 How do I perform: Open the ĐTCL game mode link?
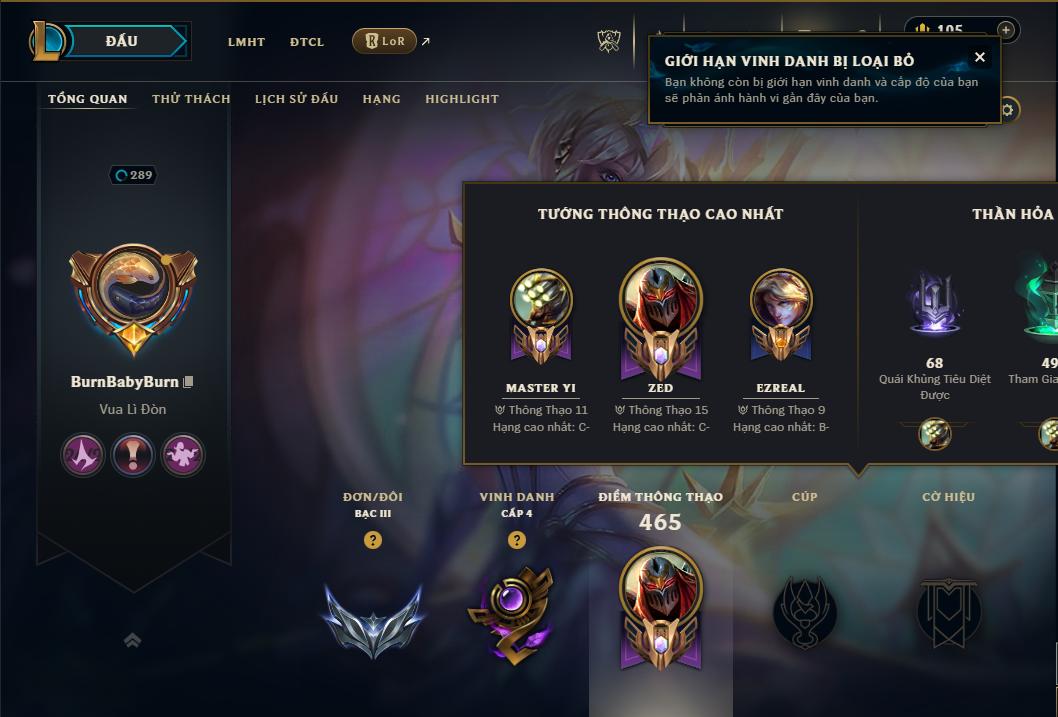(x=307, y=42)
